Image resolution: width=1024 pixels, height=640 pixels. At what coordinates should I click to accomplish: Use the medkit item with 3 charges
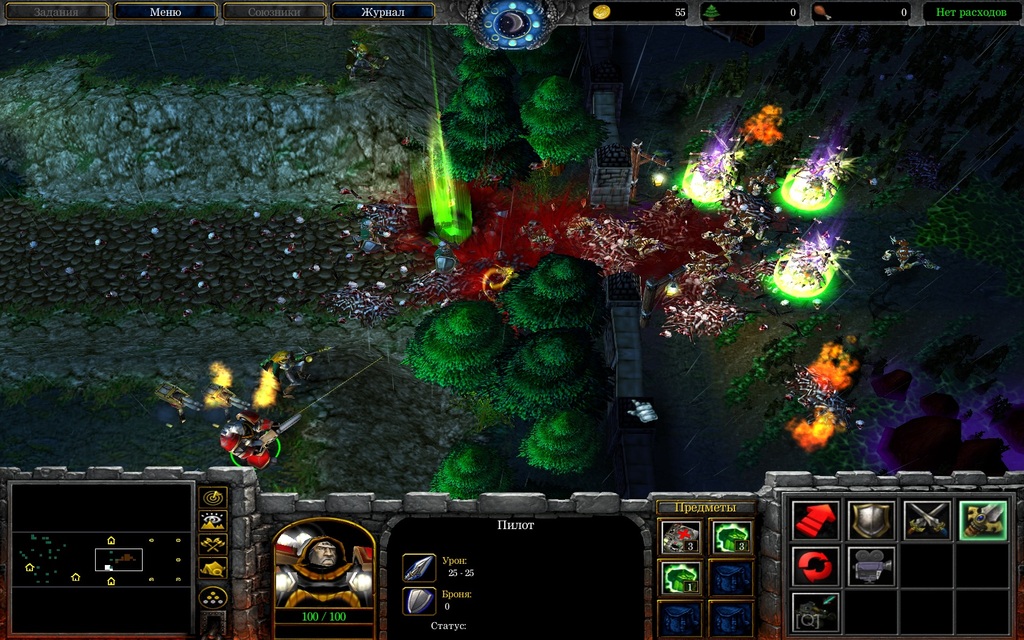tap(678, 538)
